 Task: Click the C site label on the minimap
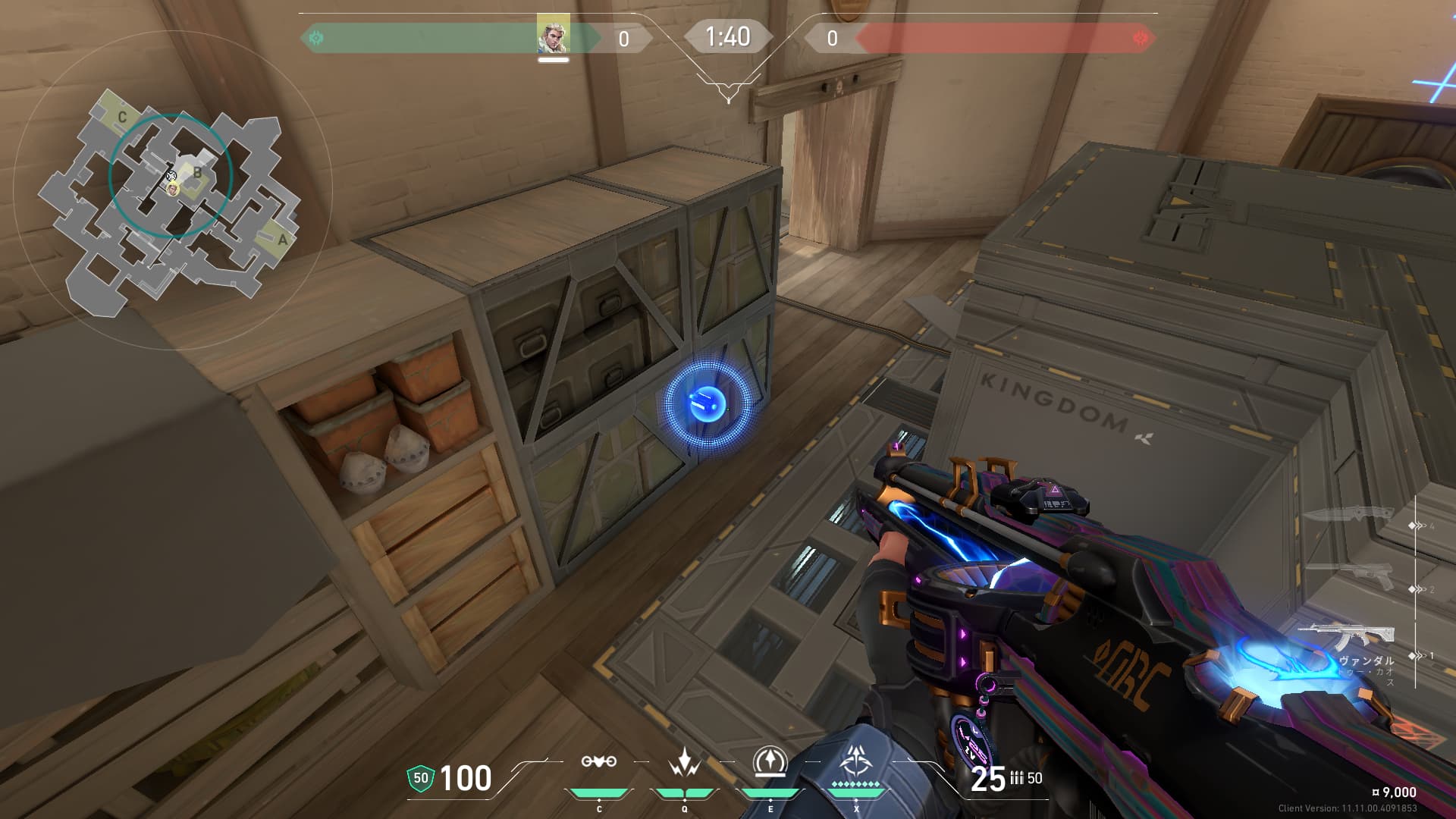coord(122,118)
